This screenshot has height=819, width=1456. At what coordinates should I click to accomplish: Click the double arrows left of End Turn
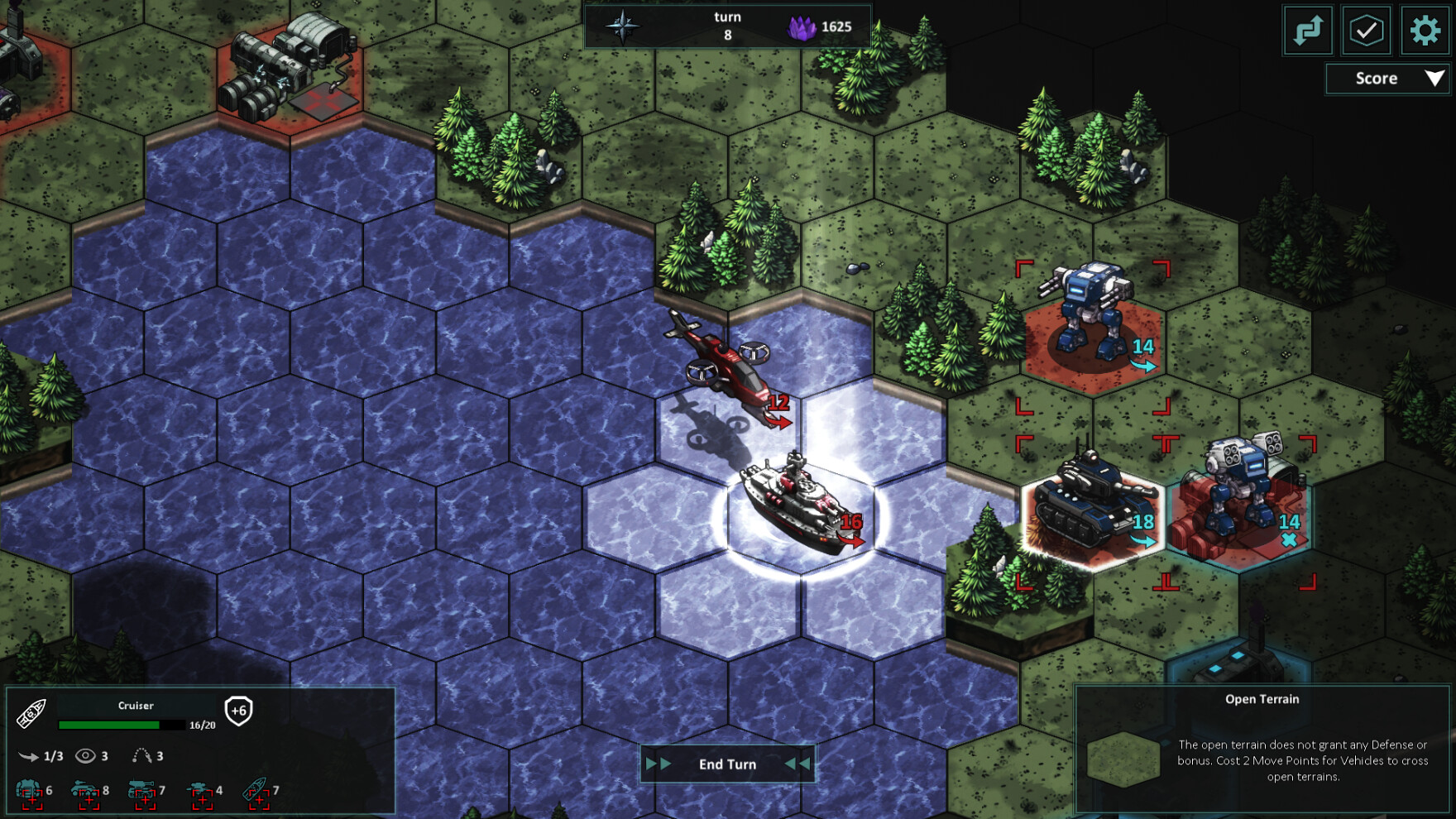(x=659, y=764)
